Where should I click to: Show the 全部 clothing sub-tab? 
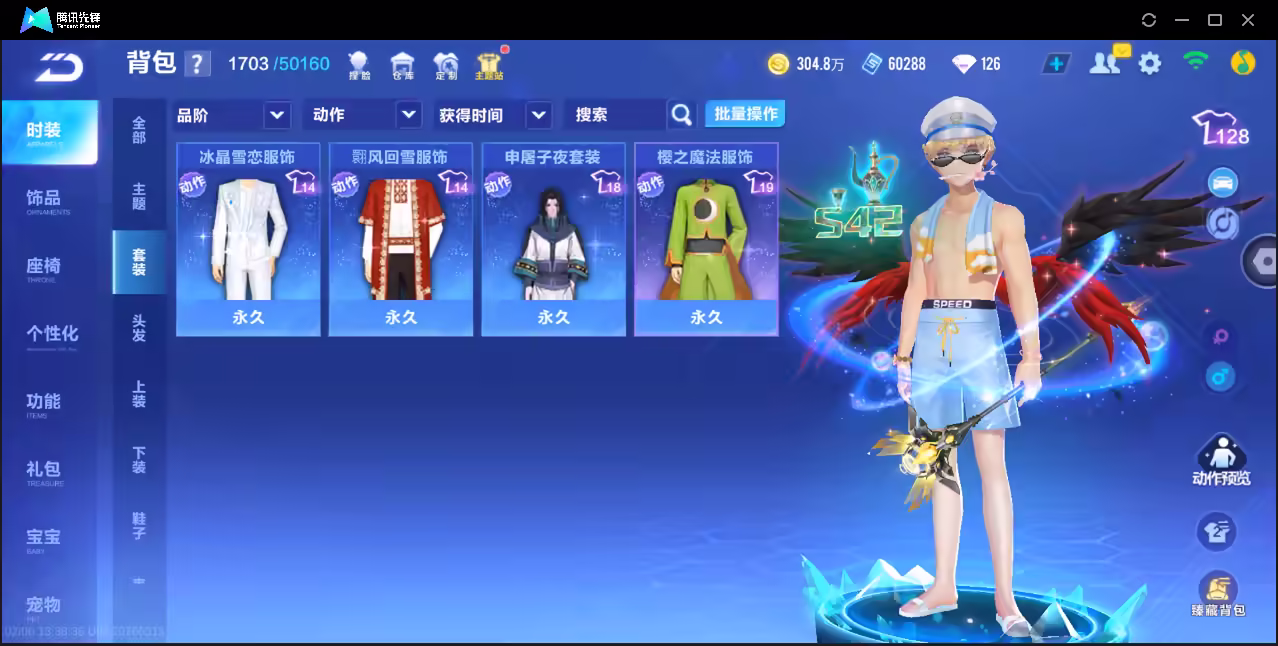pyautogui.click(x=139, y=130)
